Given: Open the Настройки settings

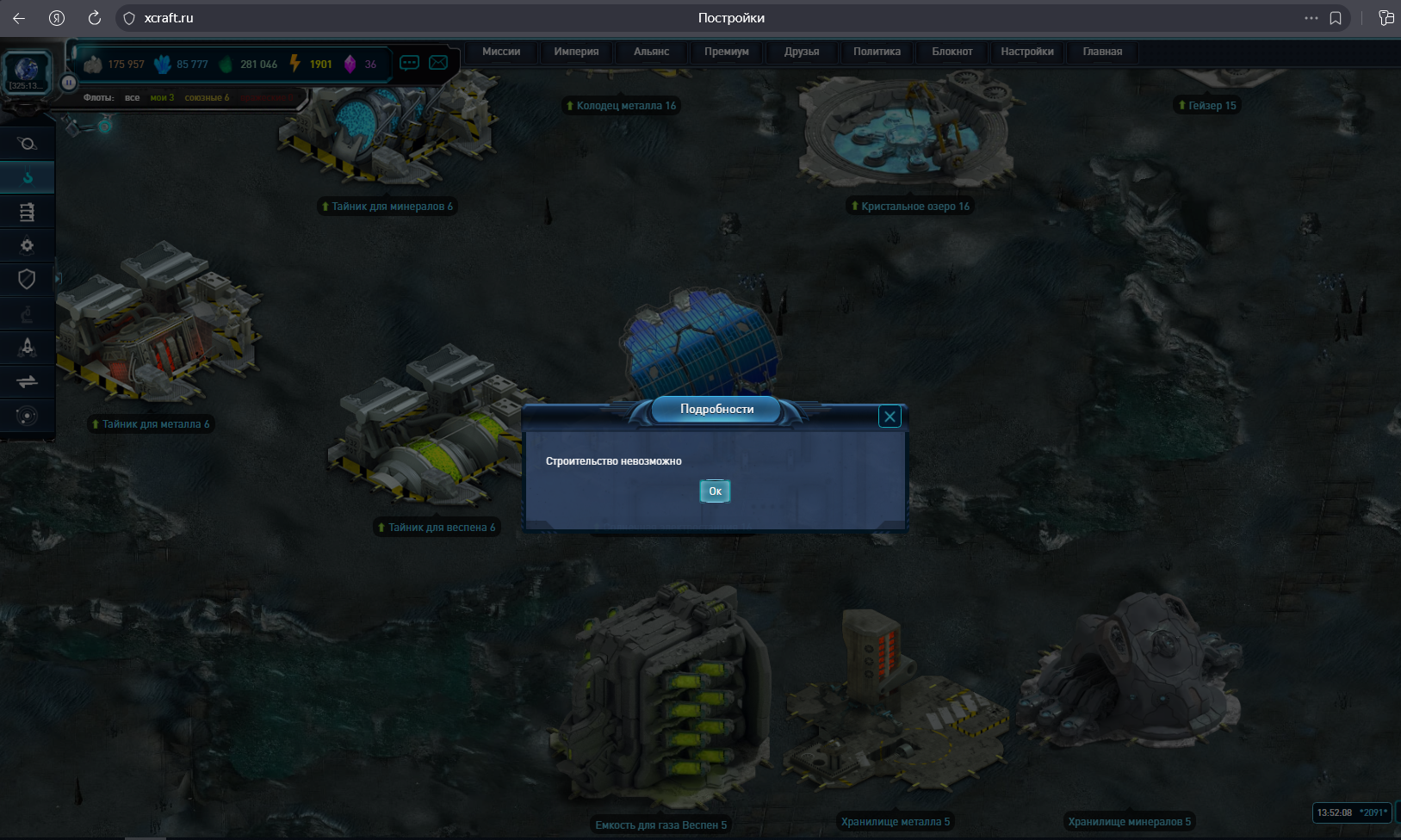Looking at the screenshot, I should (x=1026, y=52).
